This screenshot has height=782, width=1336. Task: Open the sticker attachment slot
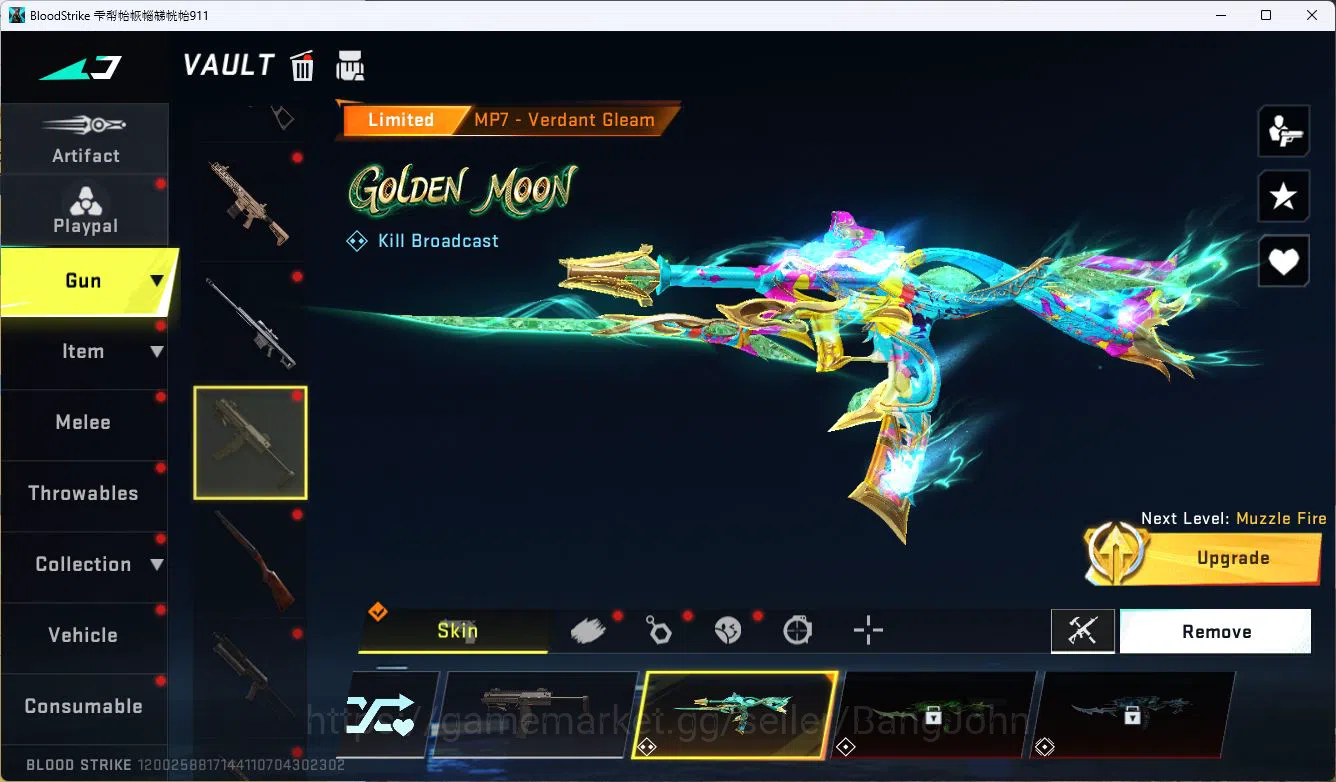coord(728,628)
